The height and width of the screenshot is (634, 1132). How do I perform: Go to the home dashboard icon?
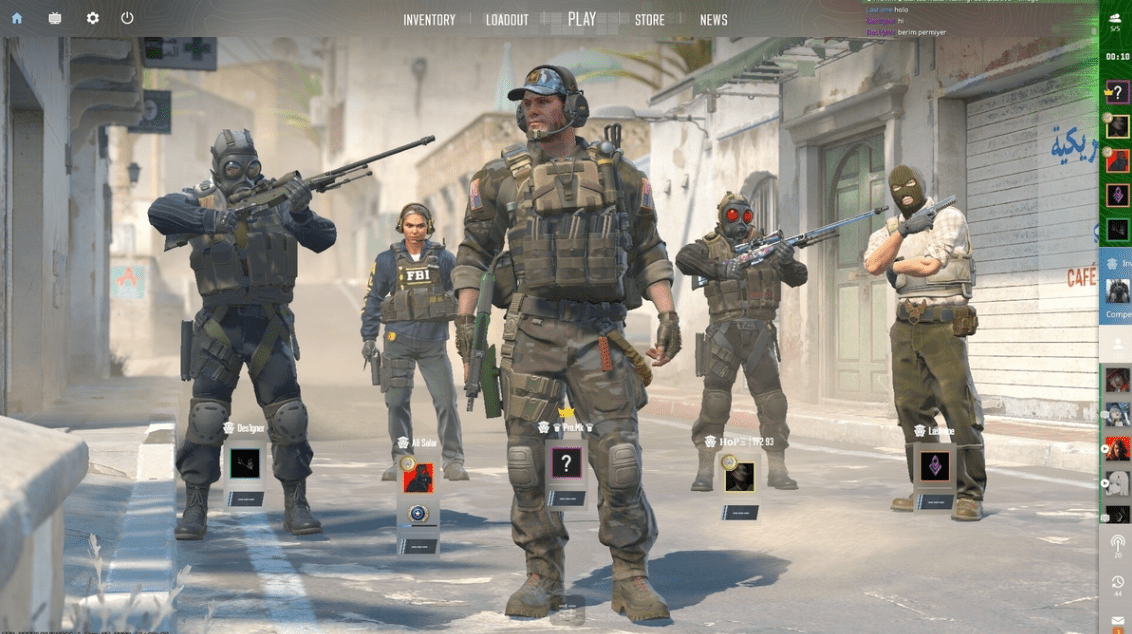point(17,18)
